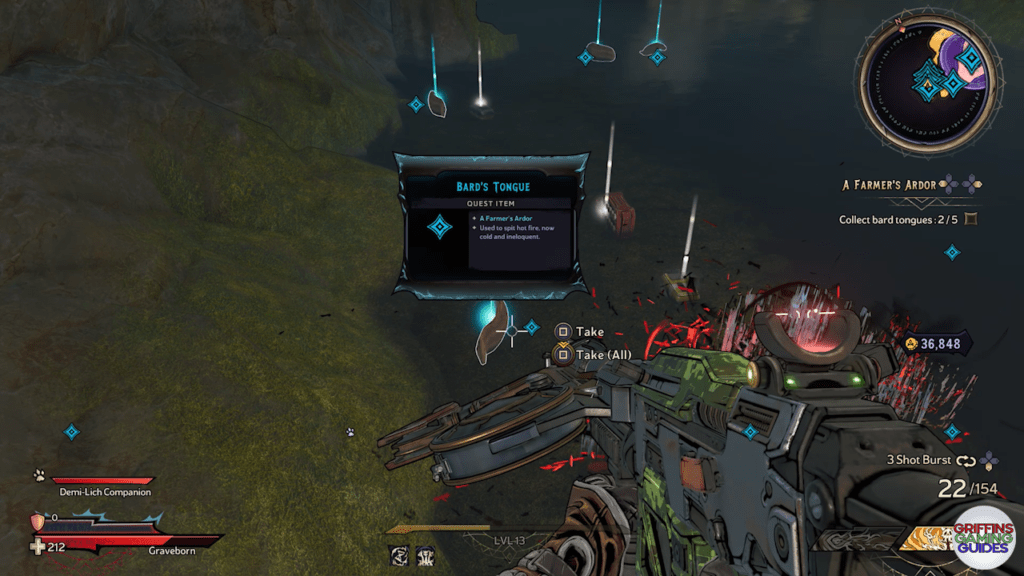The width and height of the screenshot is (1024, 576).
Task: Activate the swirl-shaped skill icon
Action: tap(398, 555)
